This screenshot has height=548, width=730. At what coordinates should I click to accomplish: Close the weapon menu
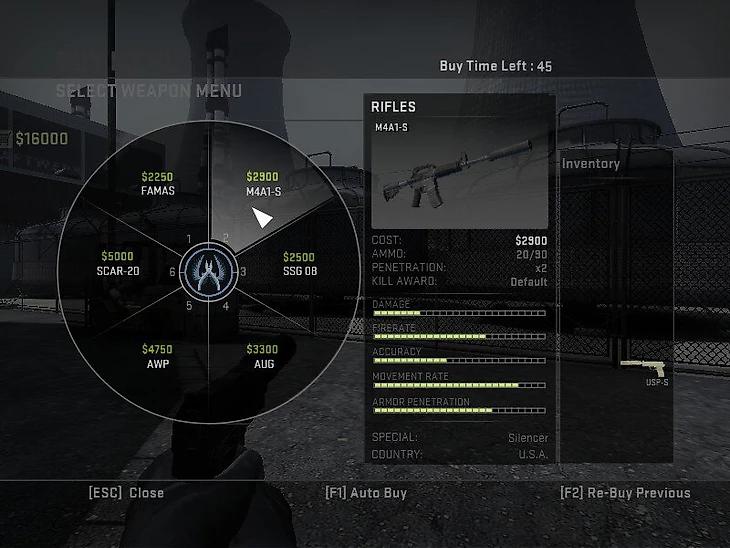[126, 493]
